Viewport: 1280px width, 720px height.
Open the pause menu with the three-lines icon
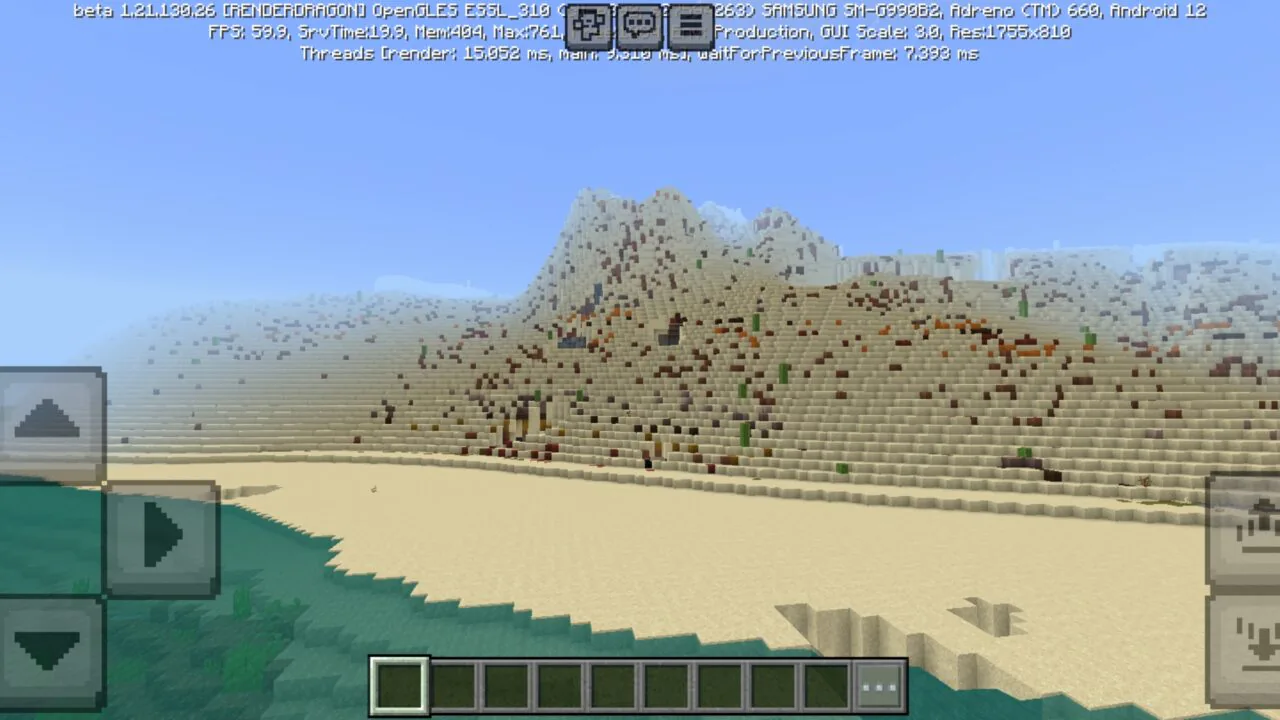[689, 26]
